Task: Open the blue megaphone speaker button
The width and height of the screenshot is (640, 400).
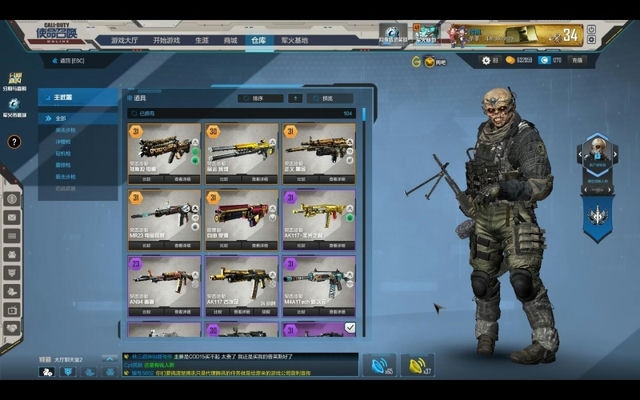Action: coord(379,365)
